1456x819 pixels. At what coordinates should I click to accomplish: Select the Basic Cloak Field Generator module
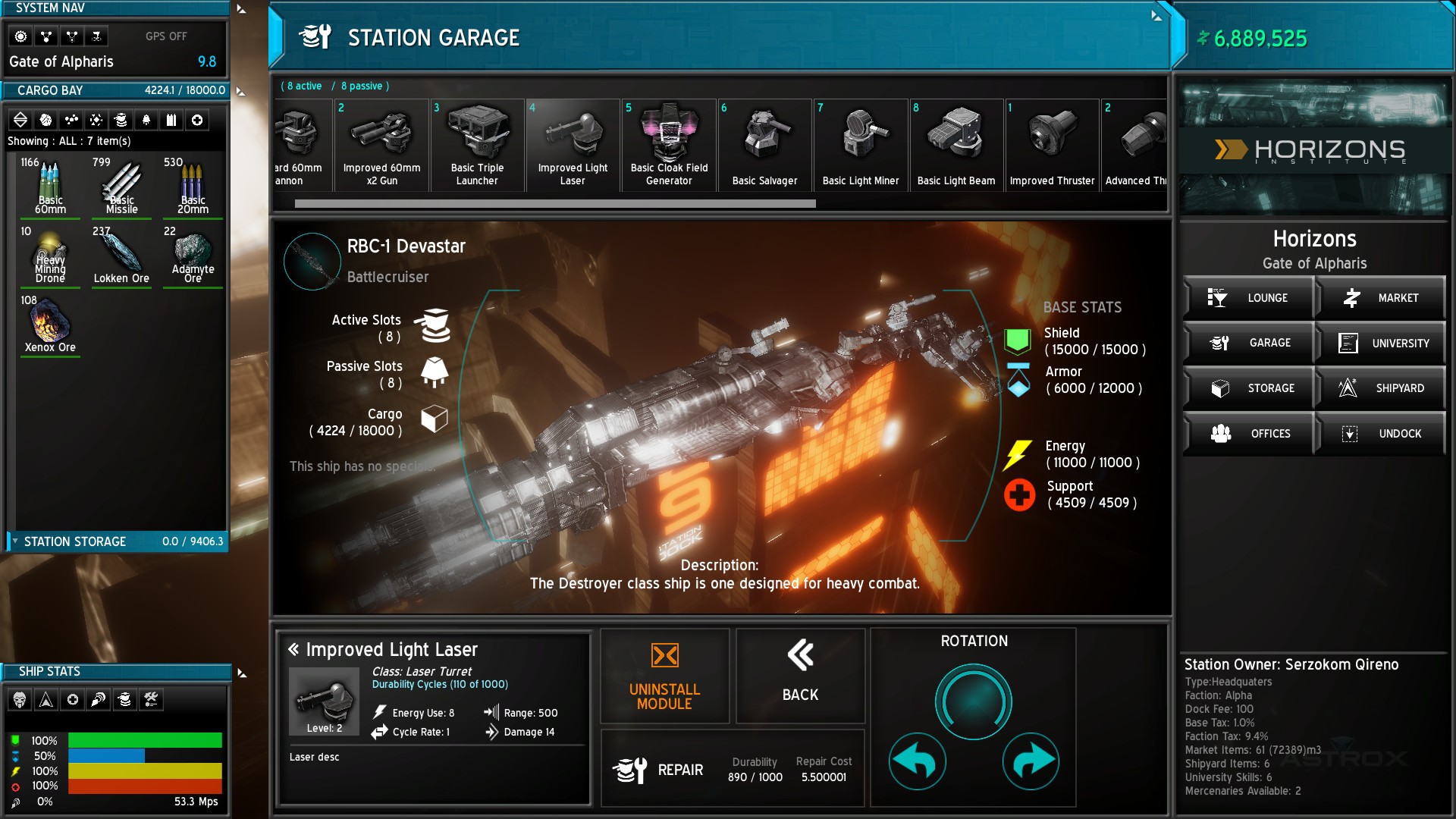(668, 144)
